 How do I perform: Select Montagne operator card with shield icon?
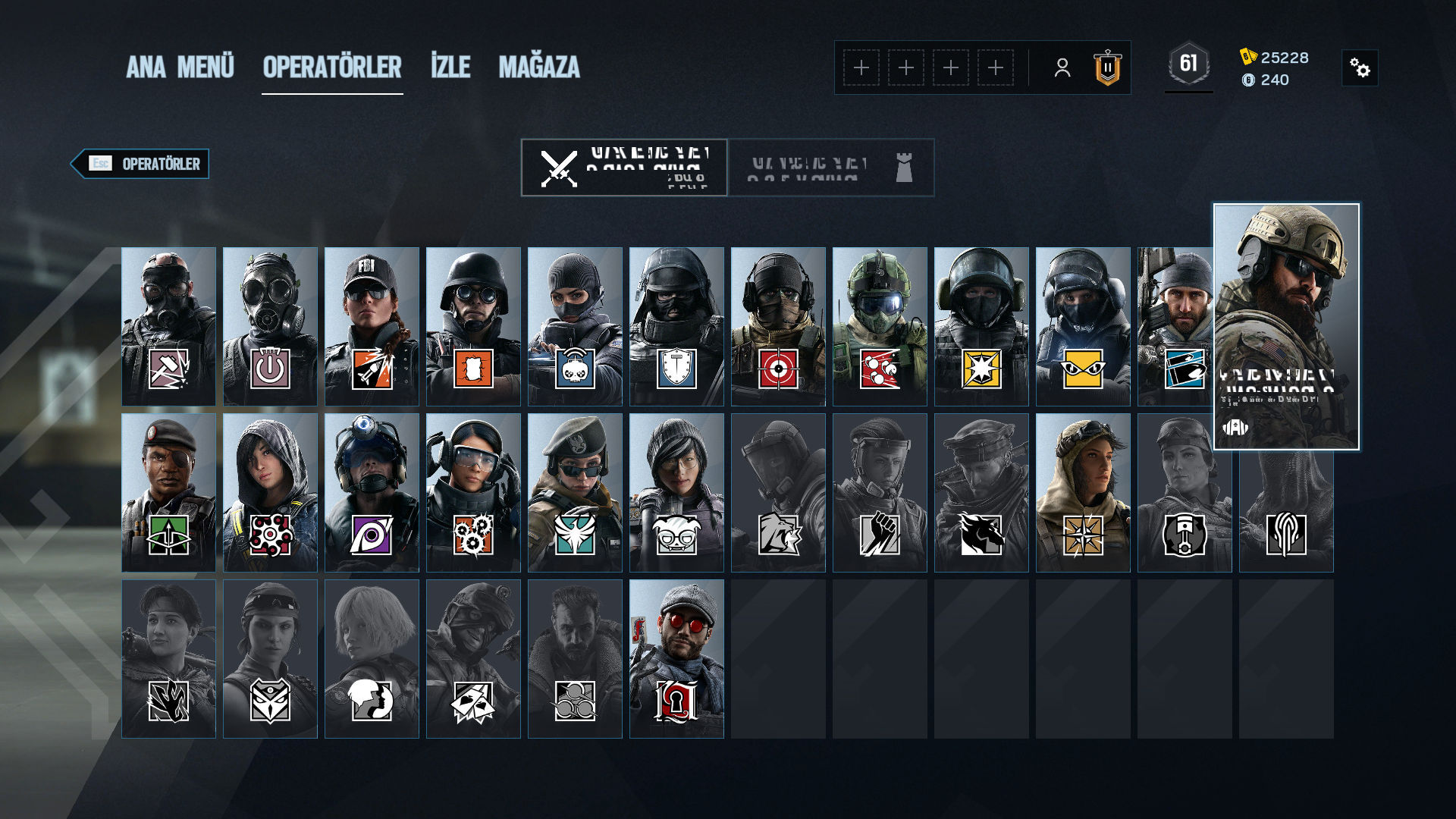point(676,326)
